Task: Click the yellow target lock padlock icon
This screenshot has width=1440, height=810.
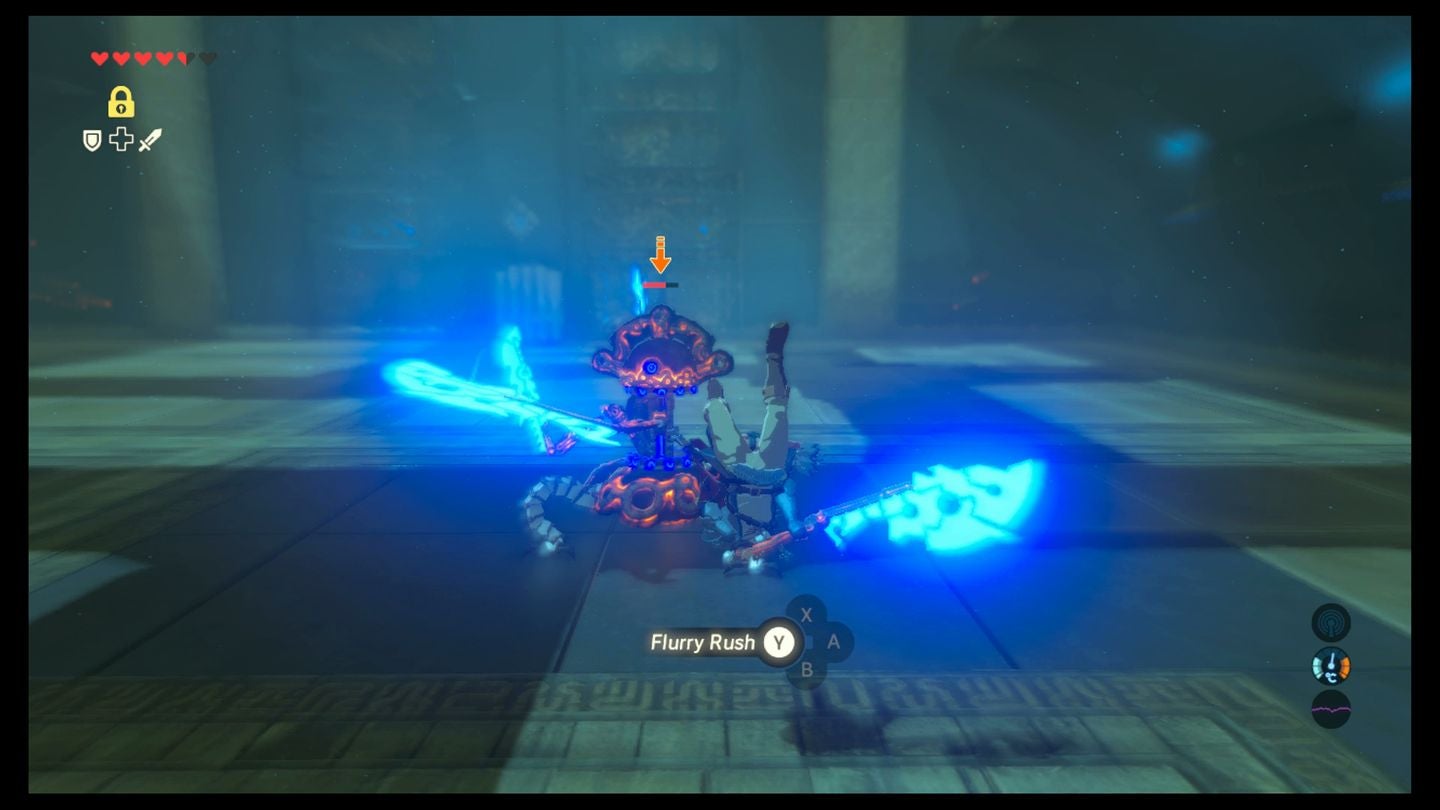Action: coord(121,102)
